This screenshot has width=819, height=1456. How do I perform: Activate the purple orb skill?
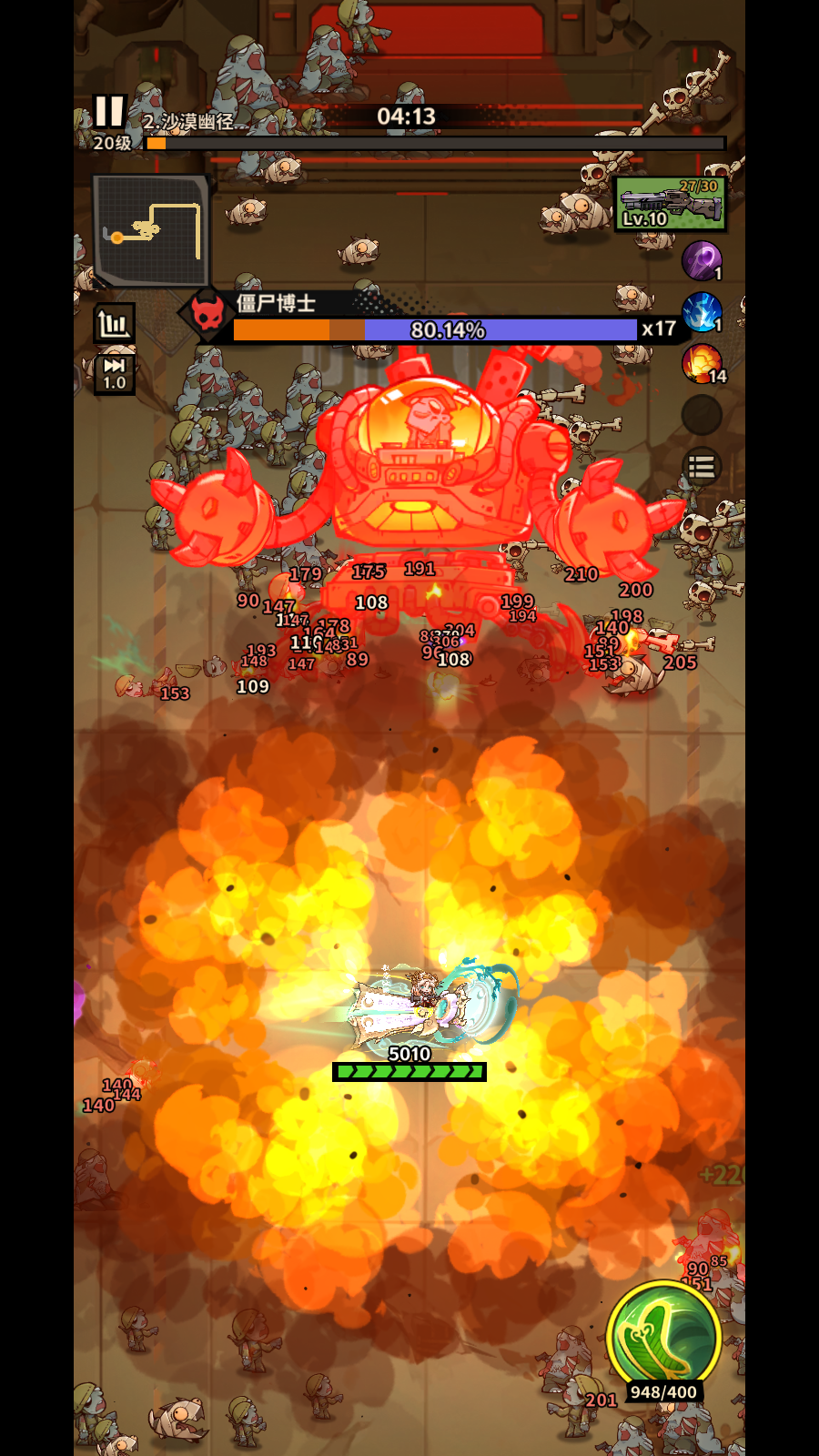click(x=702, y=261)
